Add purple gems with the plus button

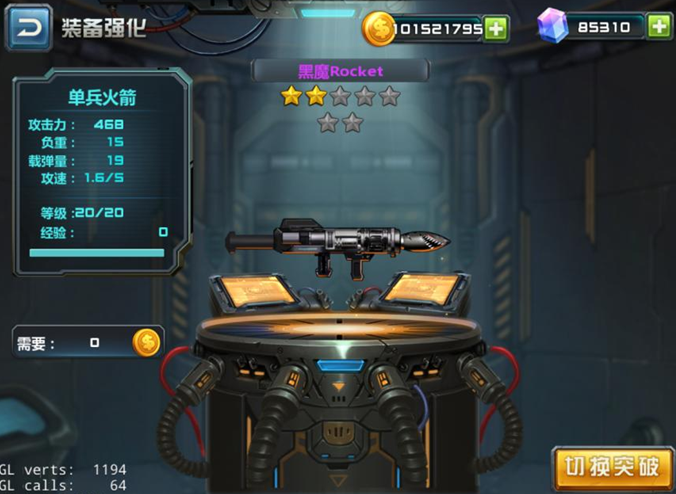[x=658, y=27]
